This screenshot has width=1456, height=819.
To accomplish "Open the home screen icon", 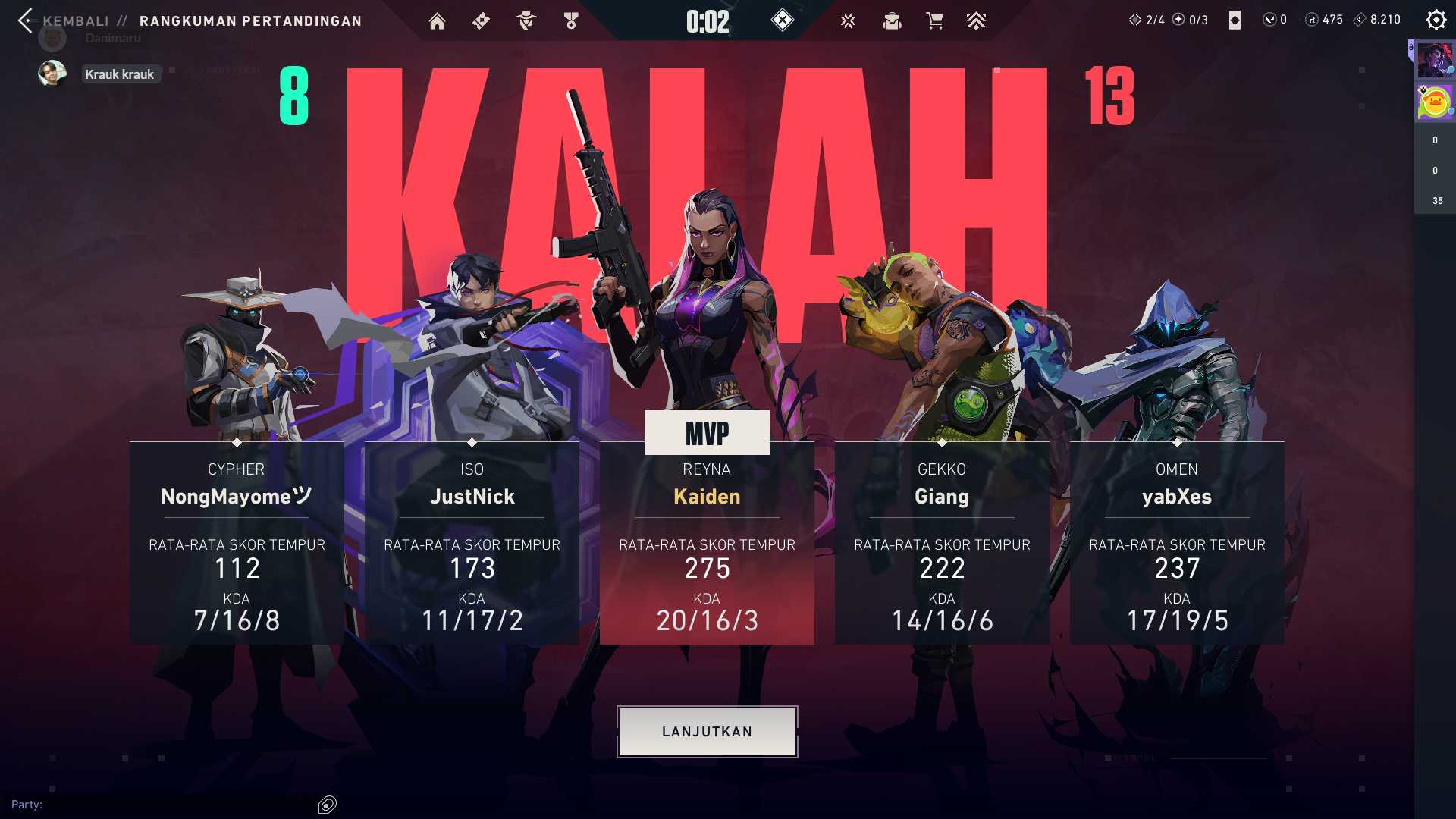I will (x=437, y=21).
